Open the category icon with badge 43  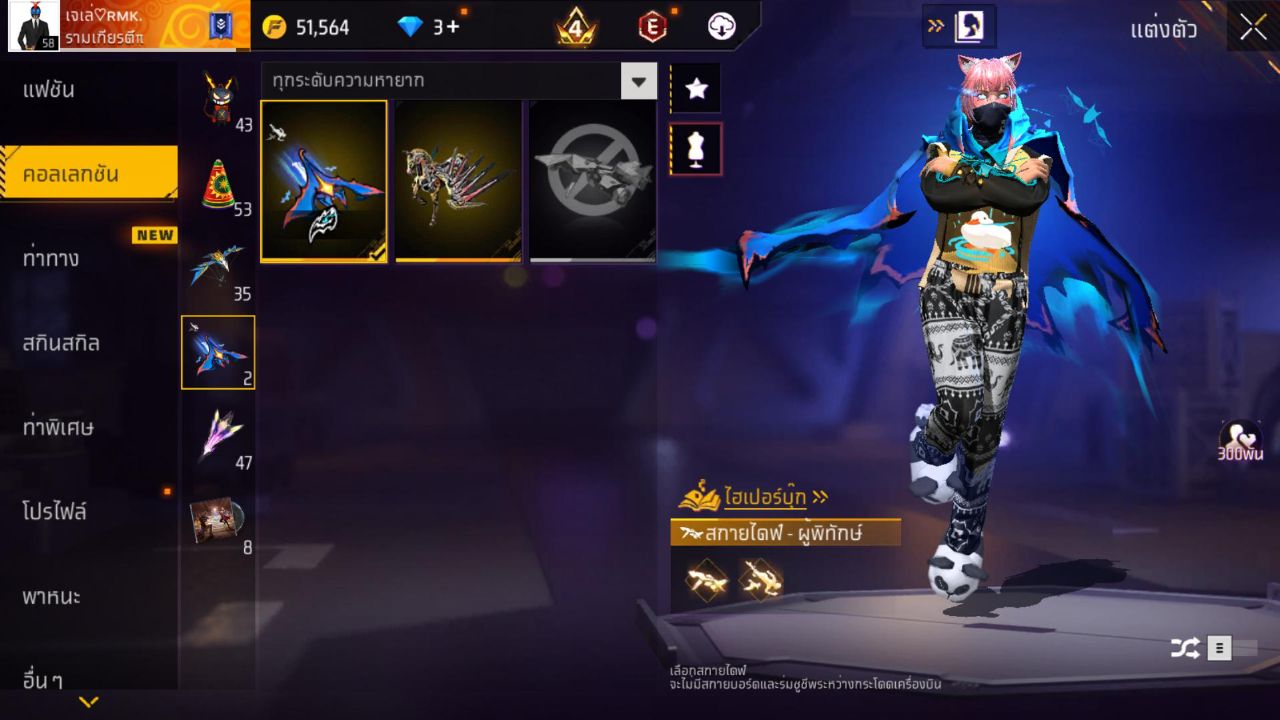(218, 95)
